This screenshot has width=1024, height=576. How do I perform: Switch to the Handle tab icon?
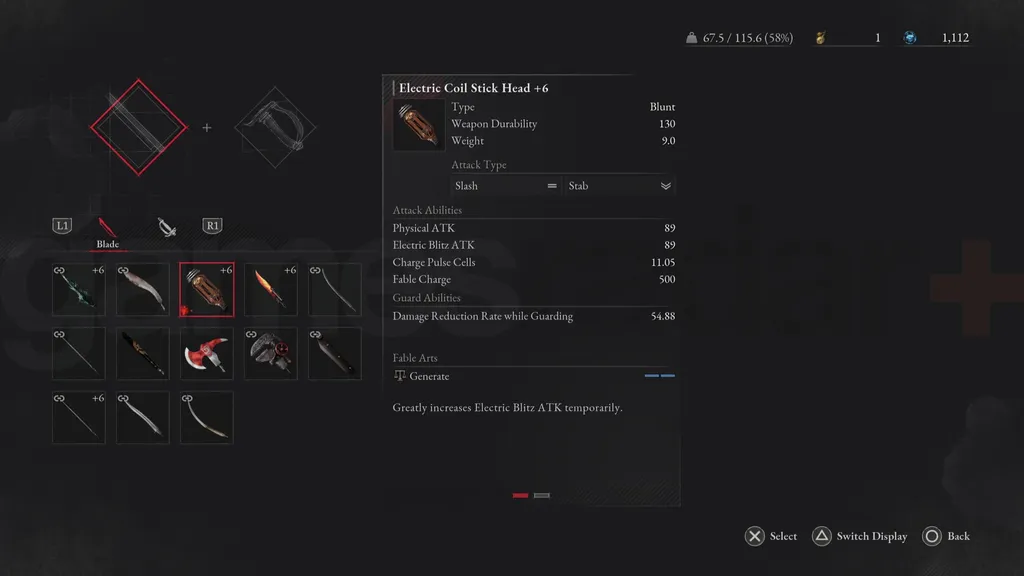tap(167, 228)
